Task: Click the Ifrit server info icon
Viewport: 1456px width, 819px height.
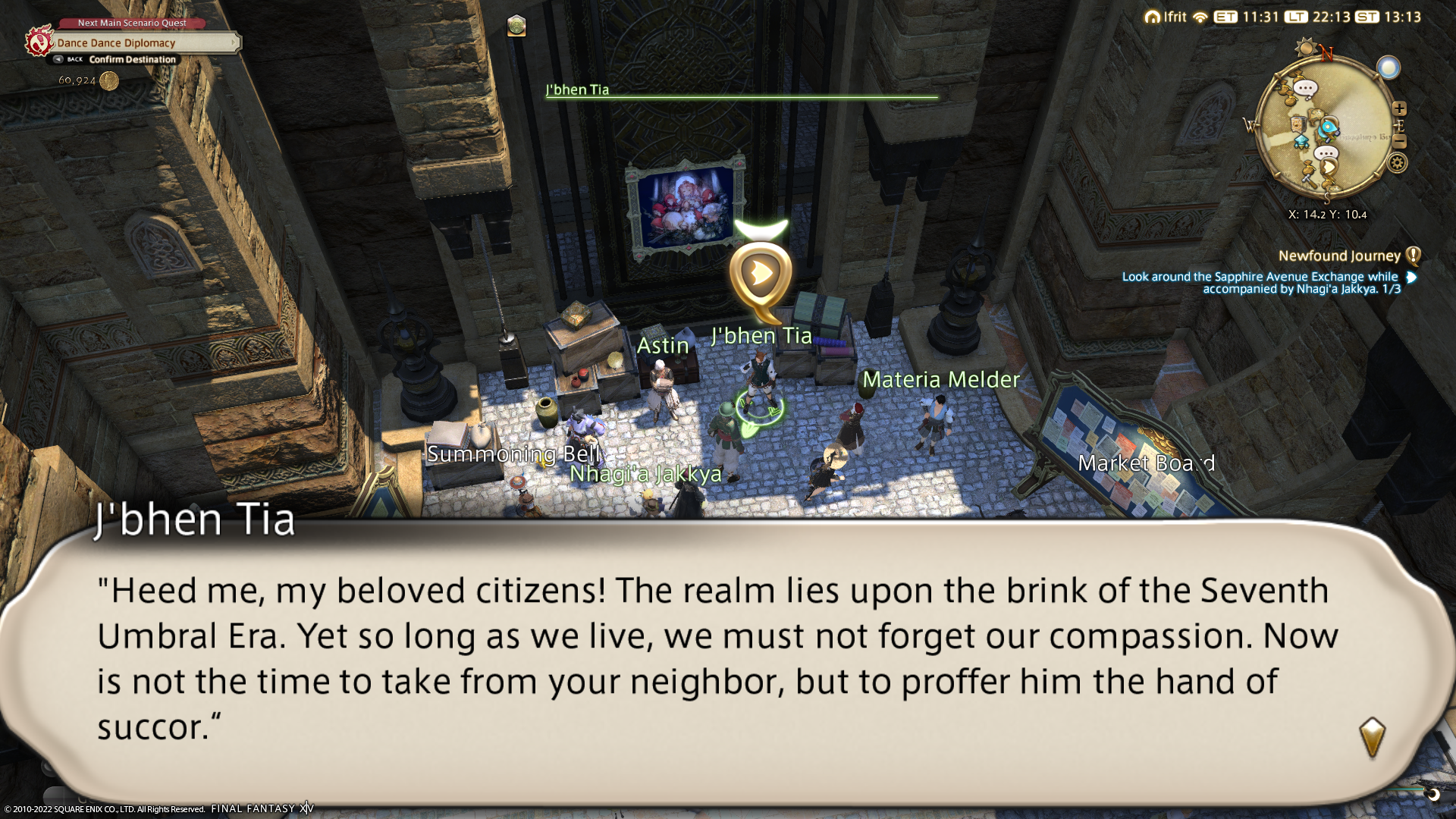Action: point(1153,17)
